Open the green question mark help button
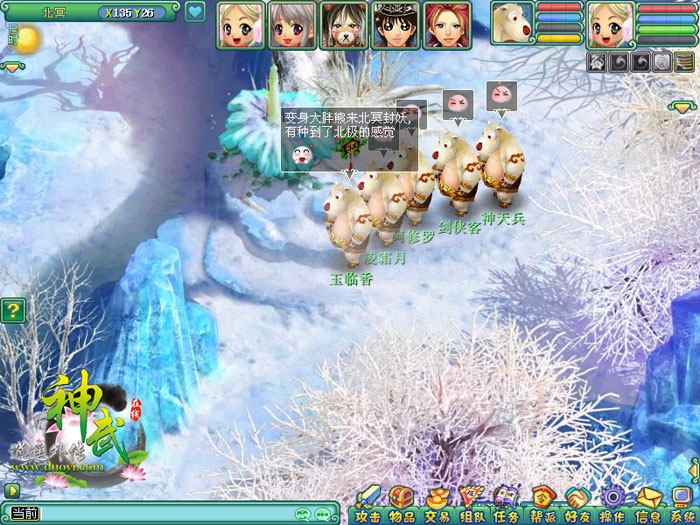 pos(12,310)
